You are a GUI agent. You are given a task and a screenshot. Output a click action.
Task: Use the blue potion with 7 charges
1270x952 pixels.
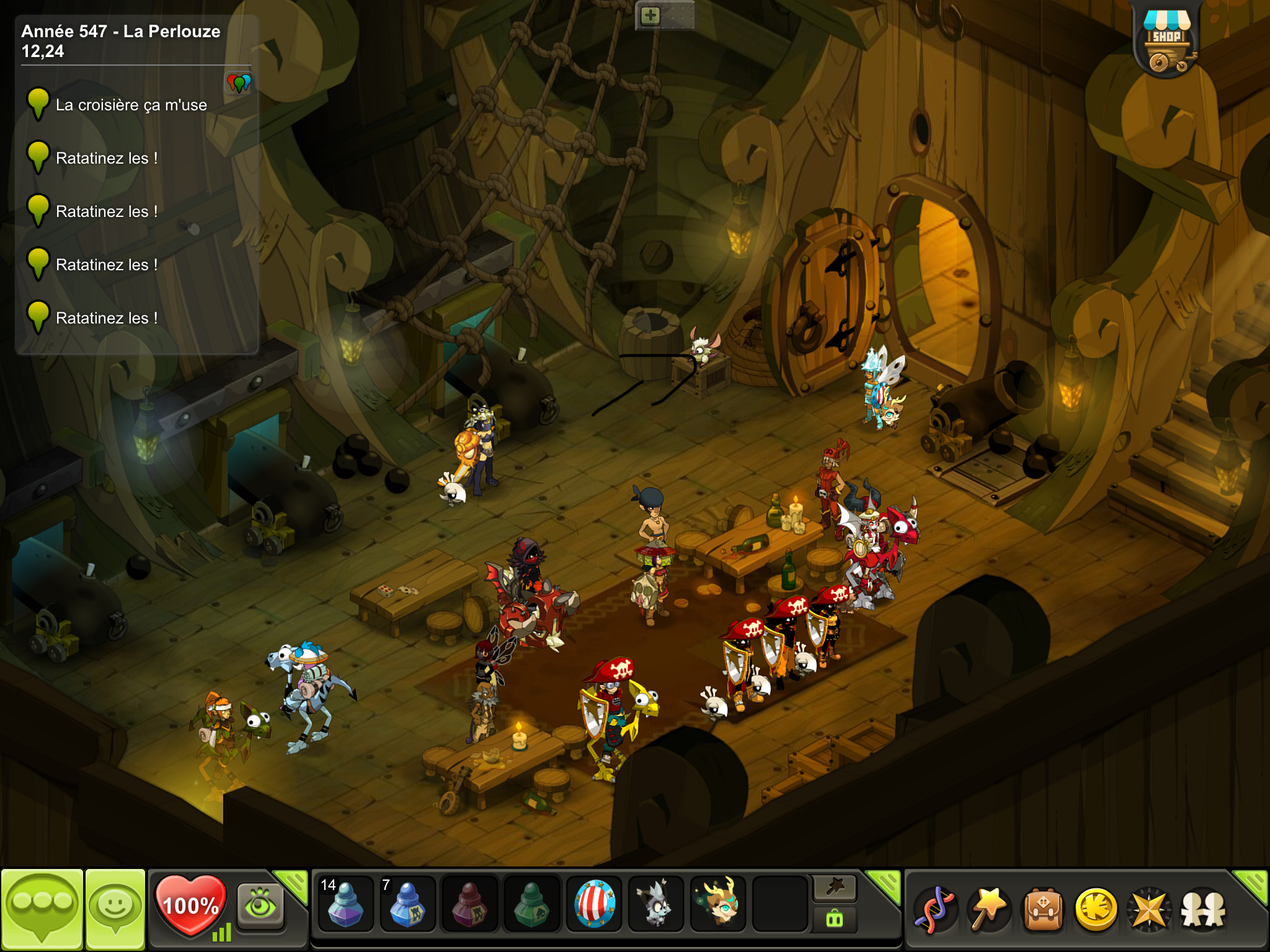(407, 904)
